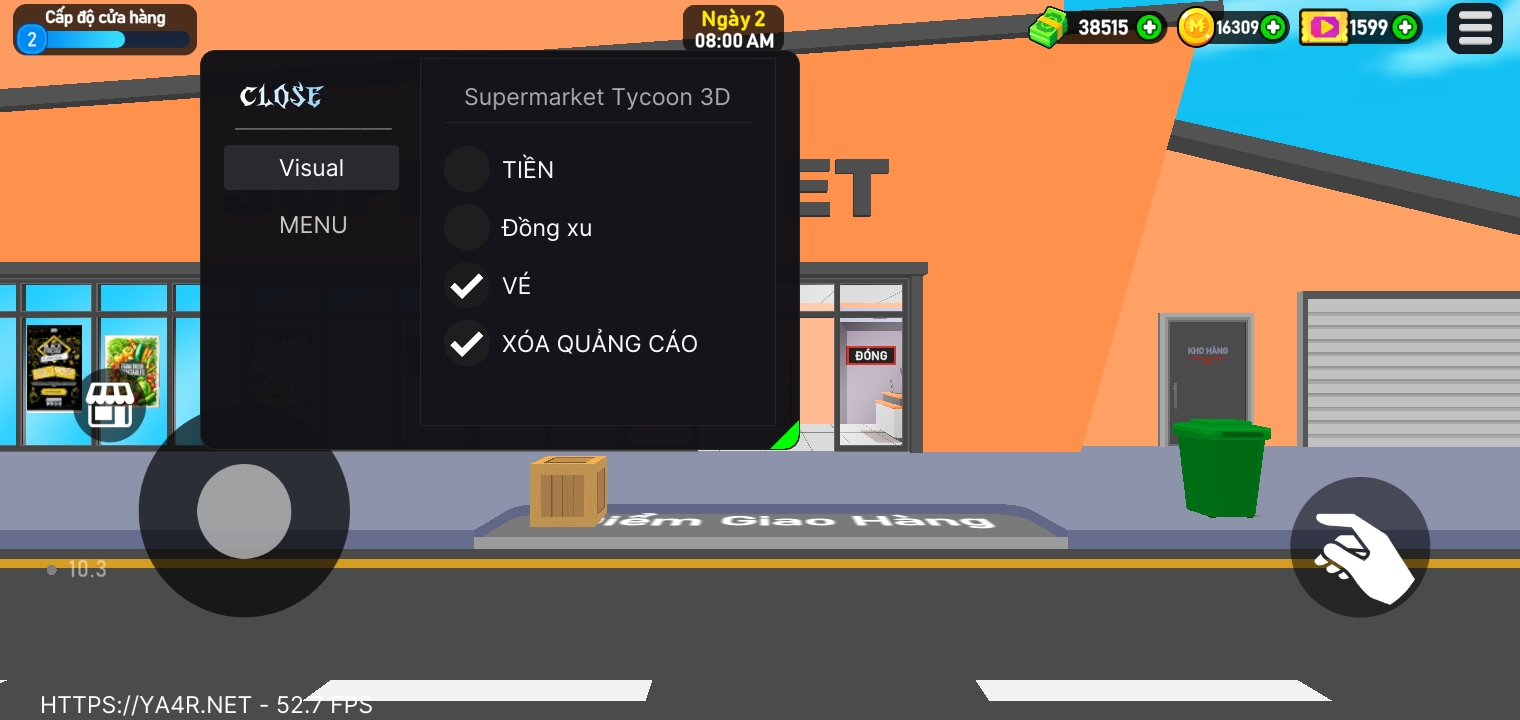Tap the storefront icon near the posters
Screen dimensions: 1520x720
coord(112,405)
